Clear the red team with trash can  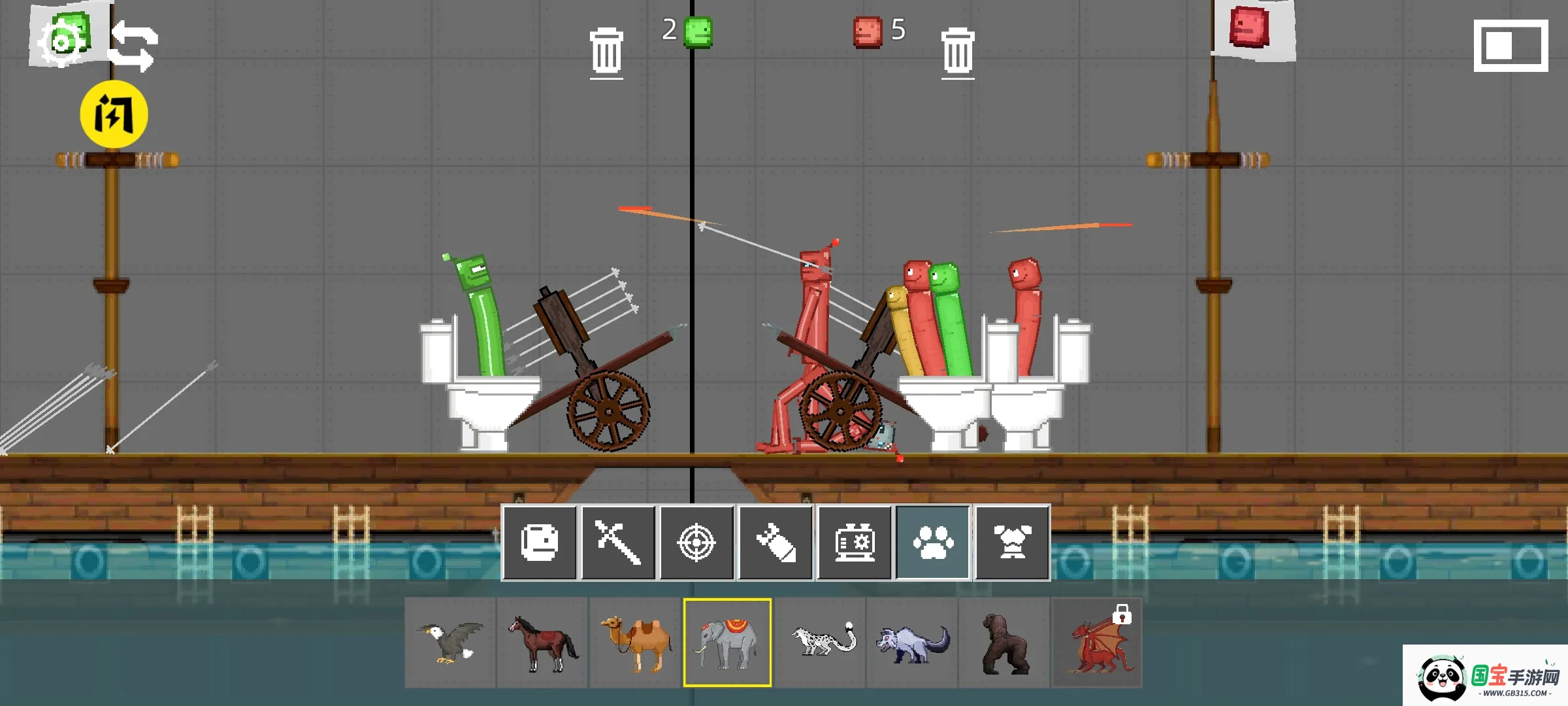(958, 51)
